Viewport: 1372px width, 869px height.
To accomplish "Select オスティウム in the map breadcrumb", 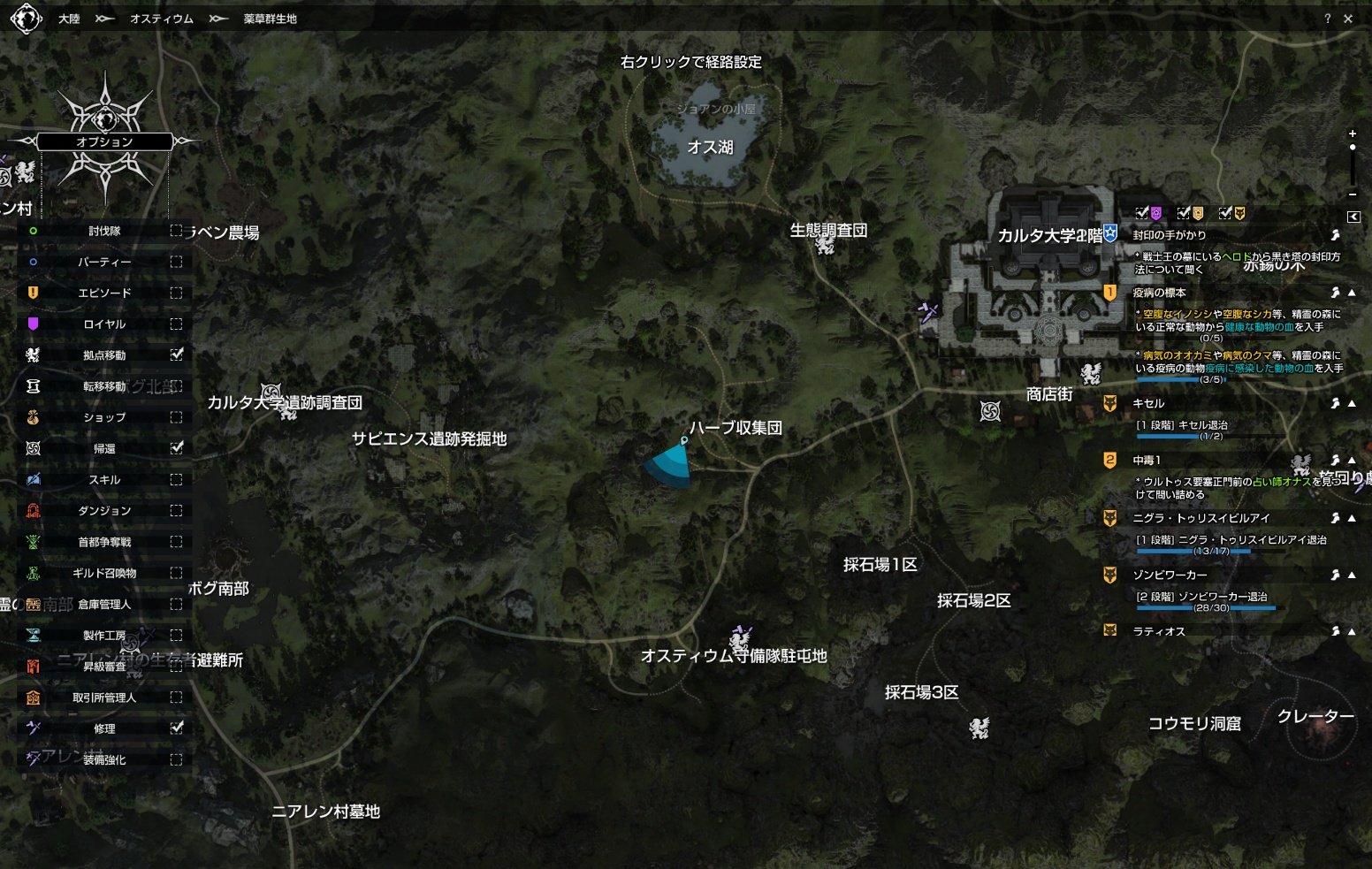I will tap(161, 19).
